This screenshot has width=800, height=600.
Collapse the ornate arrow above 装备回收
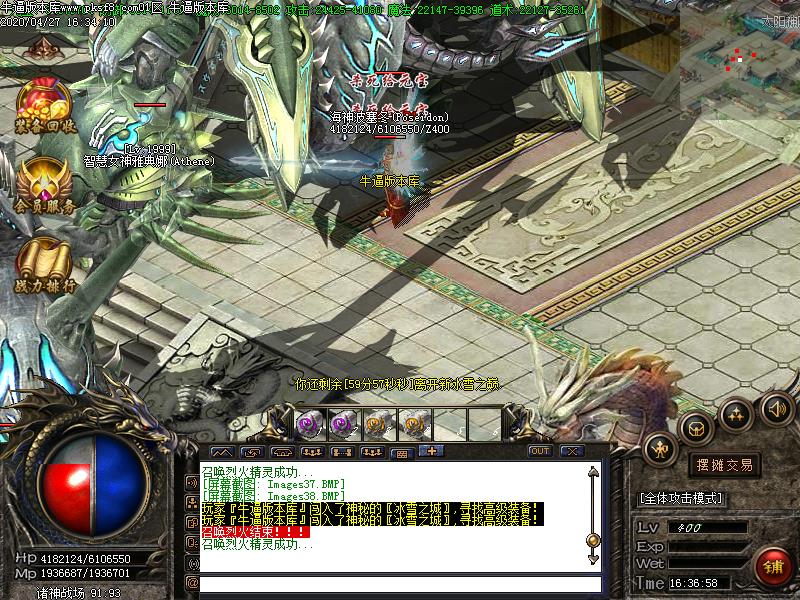coord(42,47)
